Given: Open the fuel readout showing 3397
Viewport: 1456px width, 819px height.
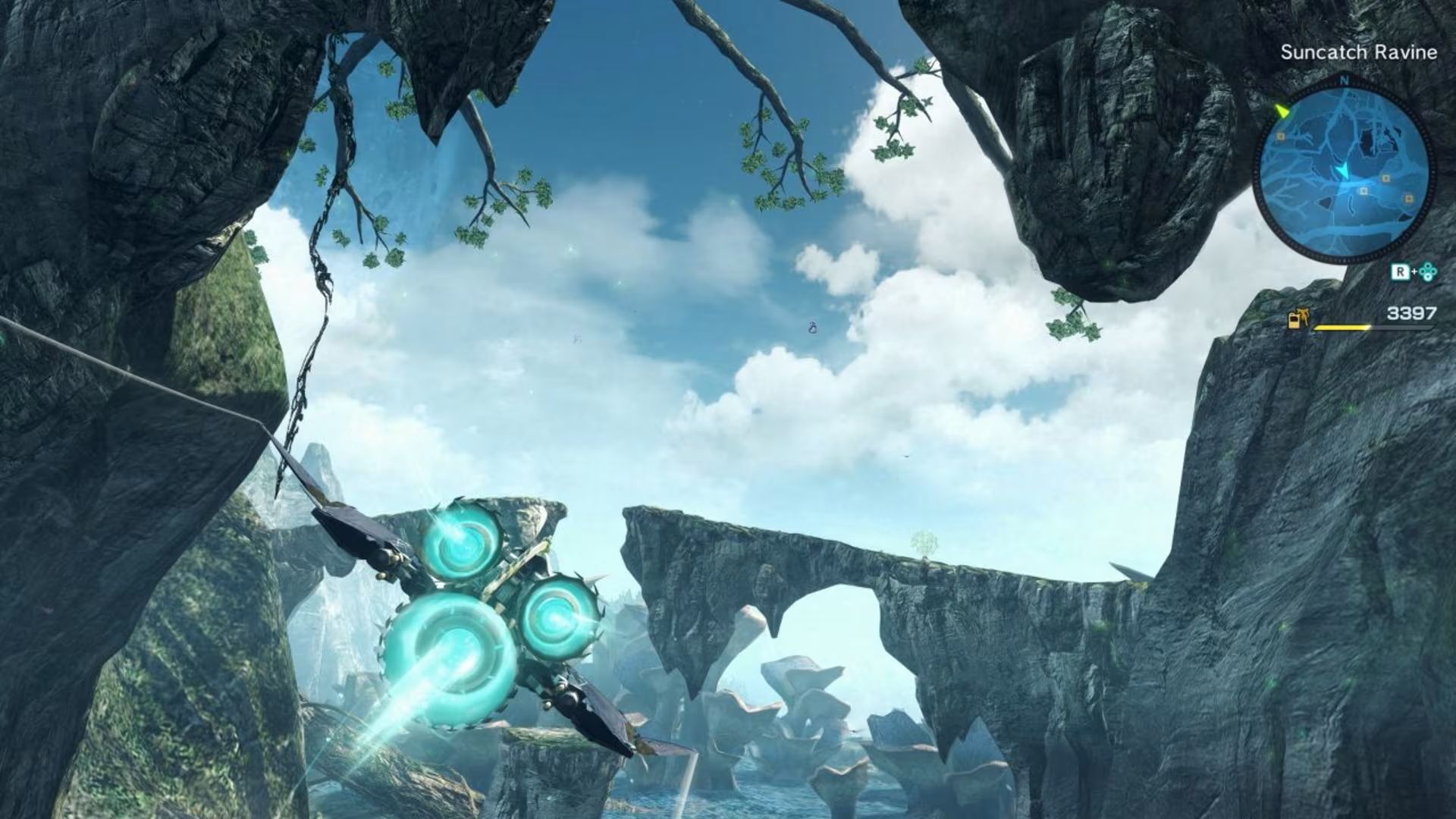Looking at the screenshot, I should pyautogui.click(x=1412, y=313).
